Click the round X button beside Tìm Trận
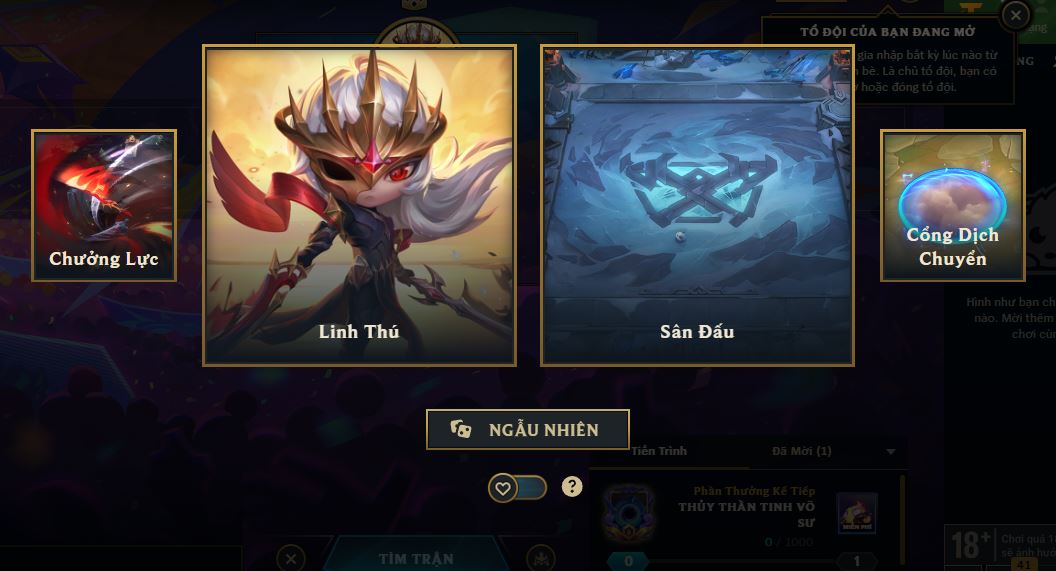The image size is (1056, 571). coord(290,558)
